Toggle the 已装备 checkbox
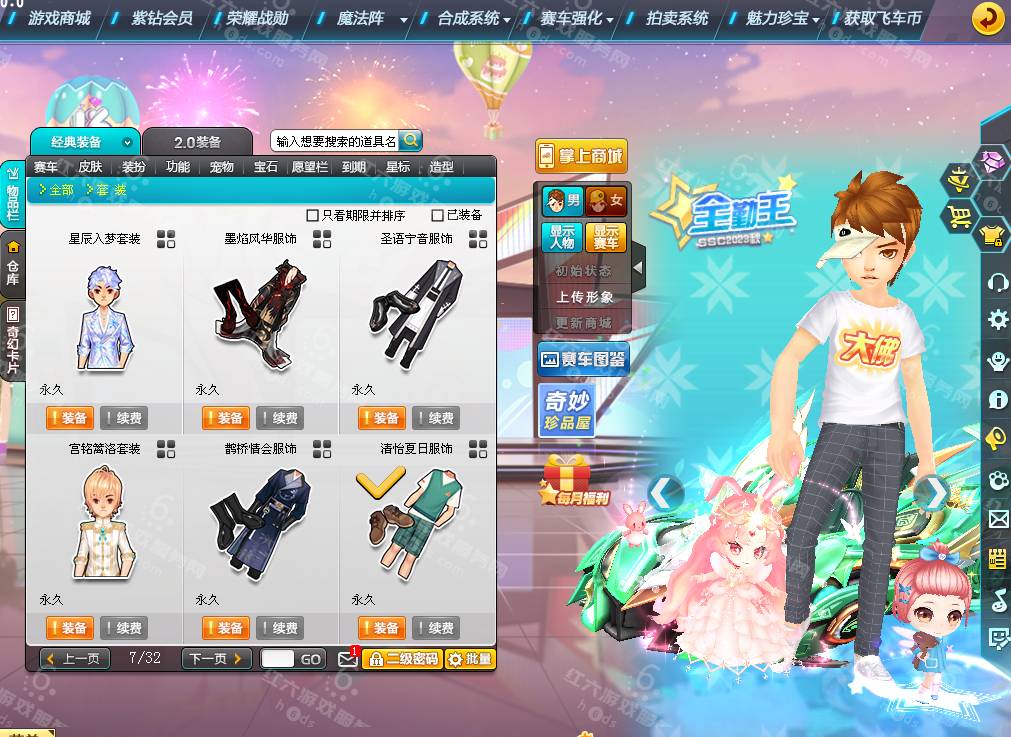This screenshot has width=1011, height=737. coord(437,215)
